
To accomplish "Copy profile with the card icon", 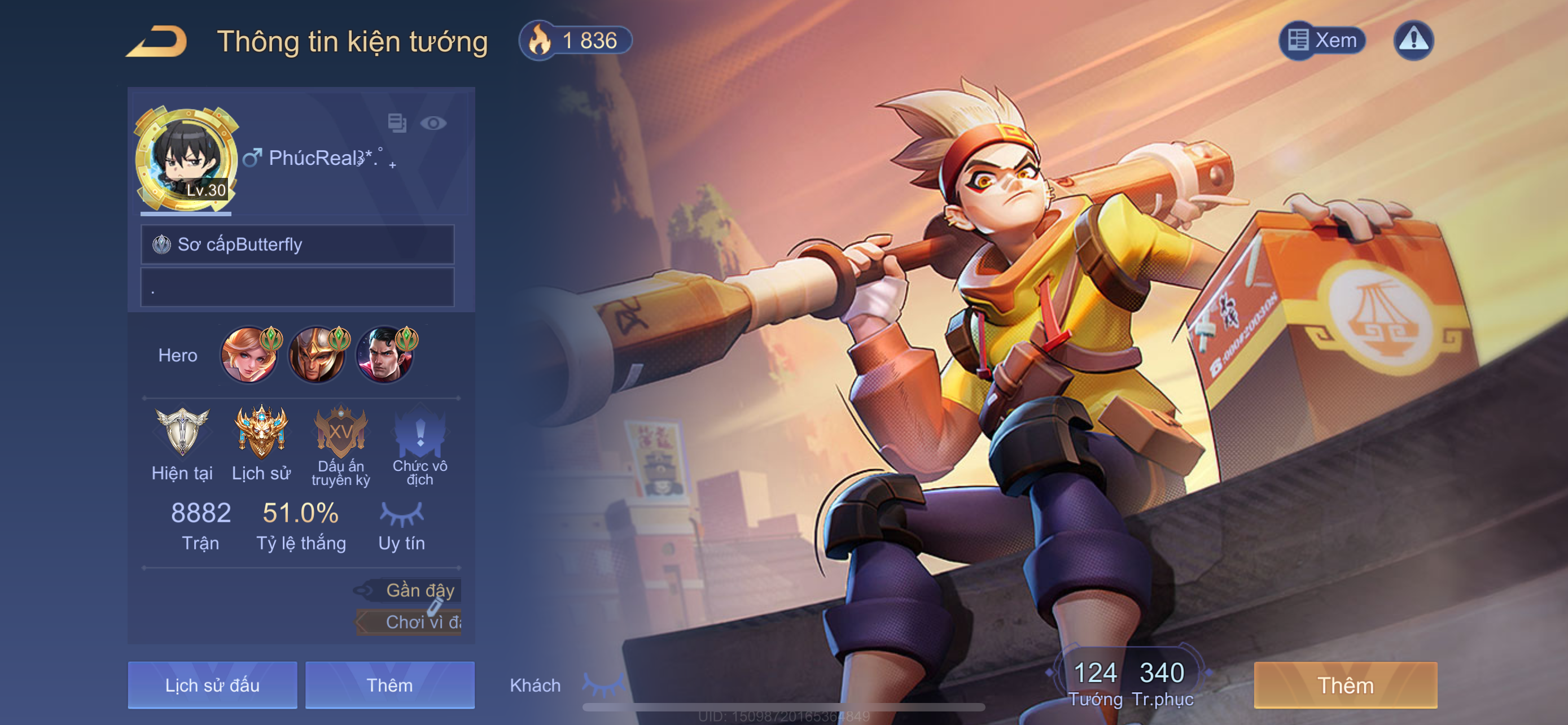I will 397,123.
